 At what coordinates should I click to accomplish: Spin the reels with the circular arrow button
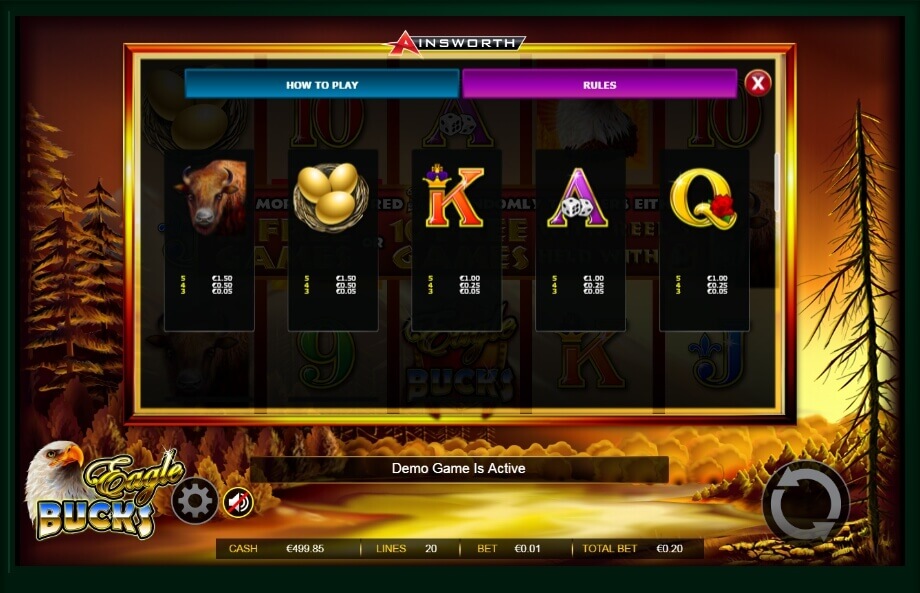(805, 503)
